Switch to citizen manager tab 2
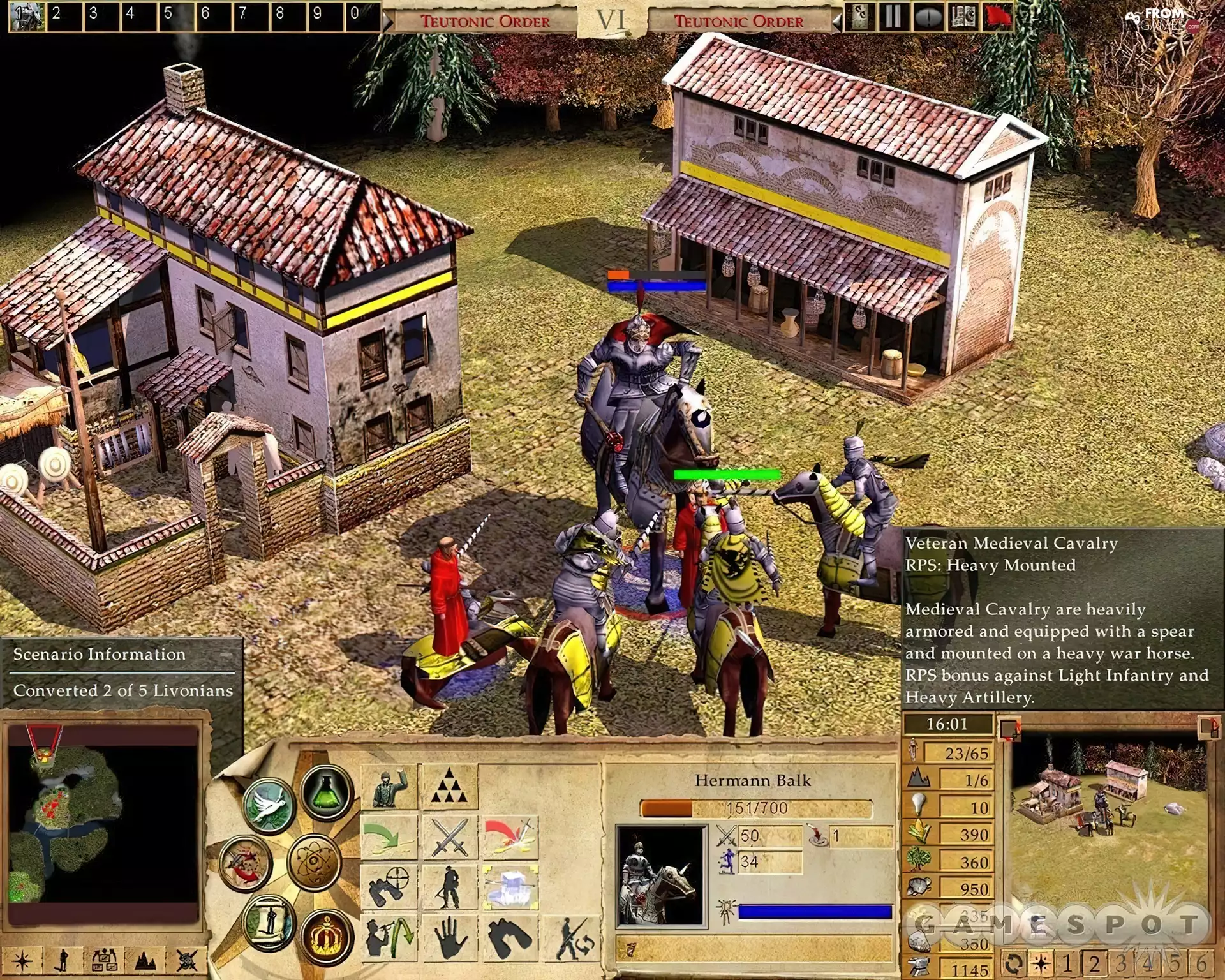Viewport: 1225px width, 980px height. (1094, 963)
